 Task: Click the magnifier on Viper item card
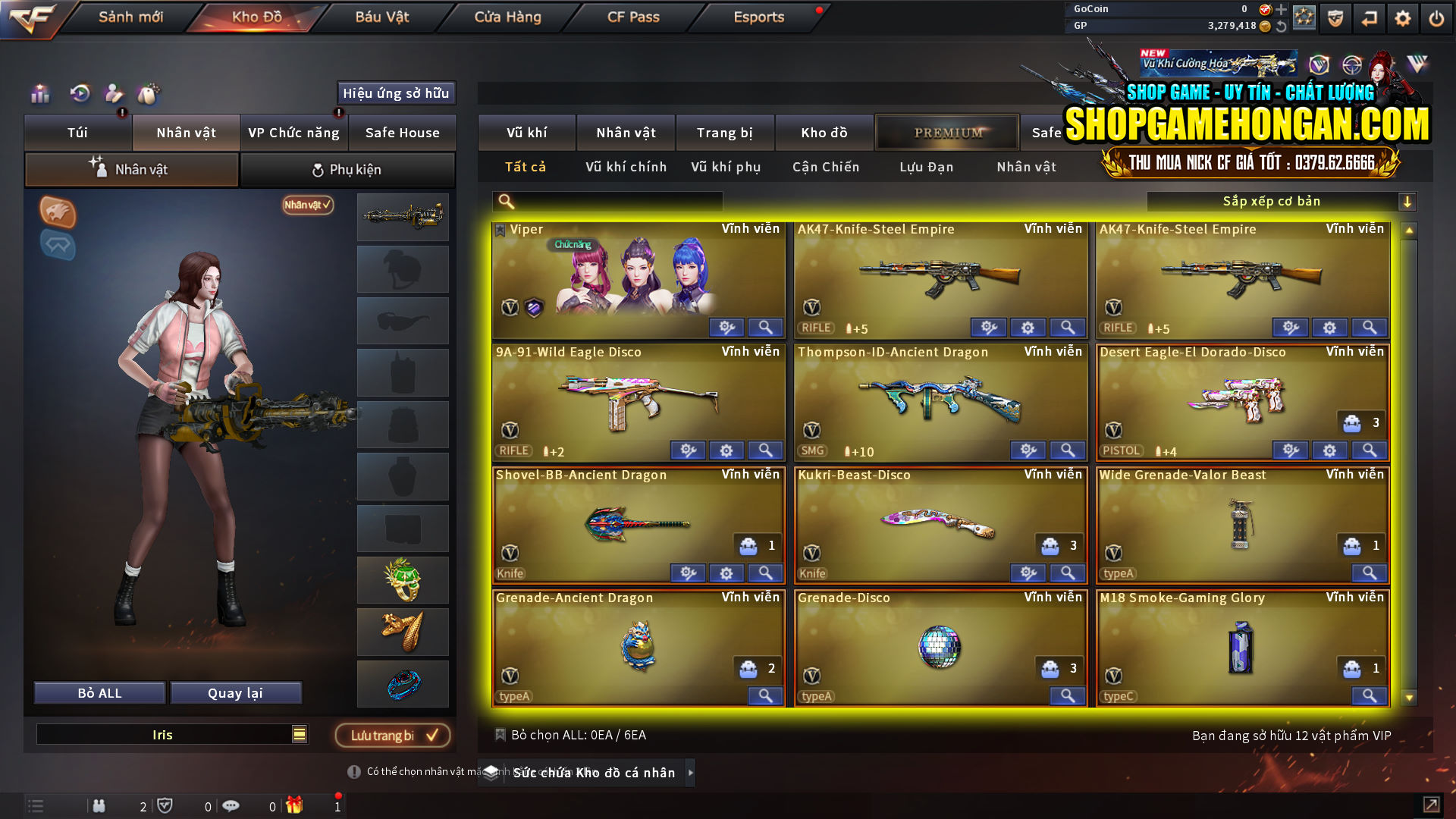click(x=765, y=327)
